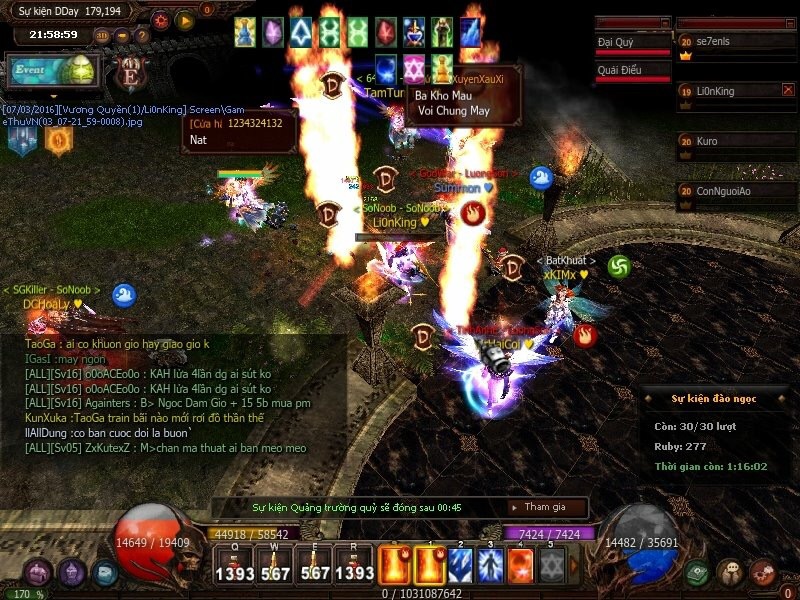Click the red sun gear button

point(161,19)
